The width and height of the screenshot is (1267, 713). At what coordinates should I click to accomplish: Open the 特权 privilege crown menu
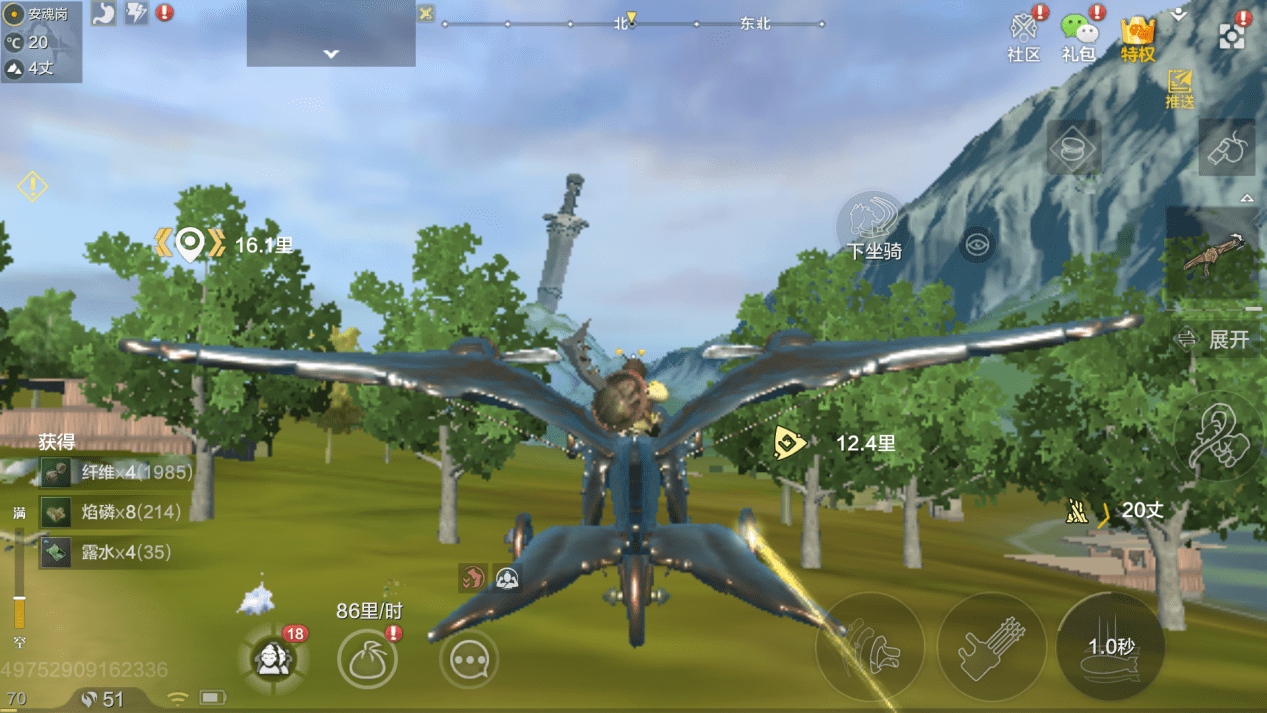pyautogui.click(x=1138, y=37)
